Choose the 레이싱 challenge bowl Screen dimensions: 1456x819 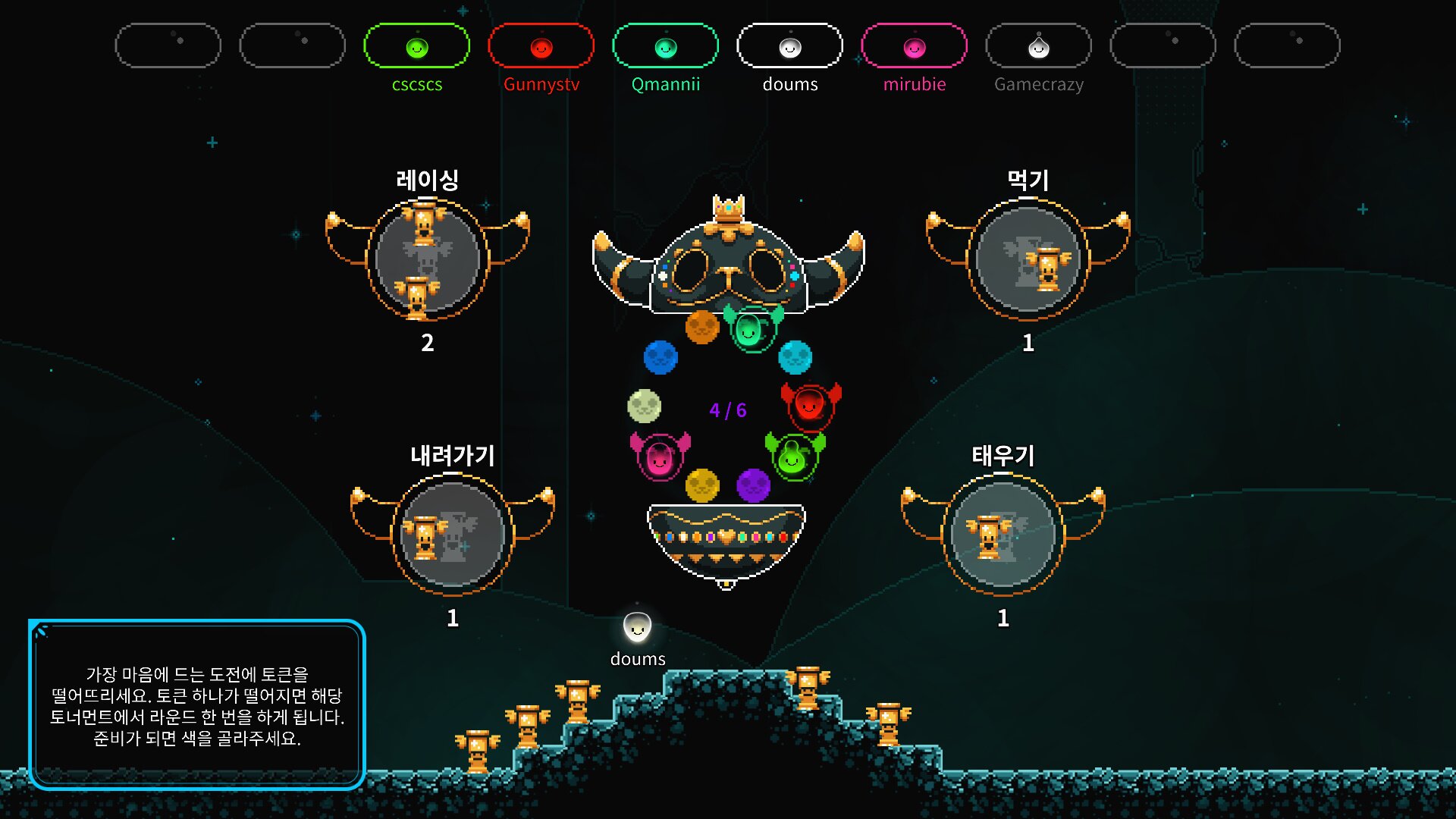427,259
